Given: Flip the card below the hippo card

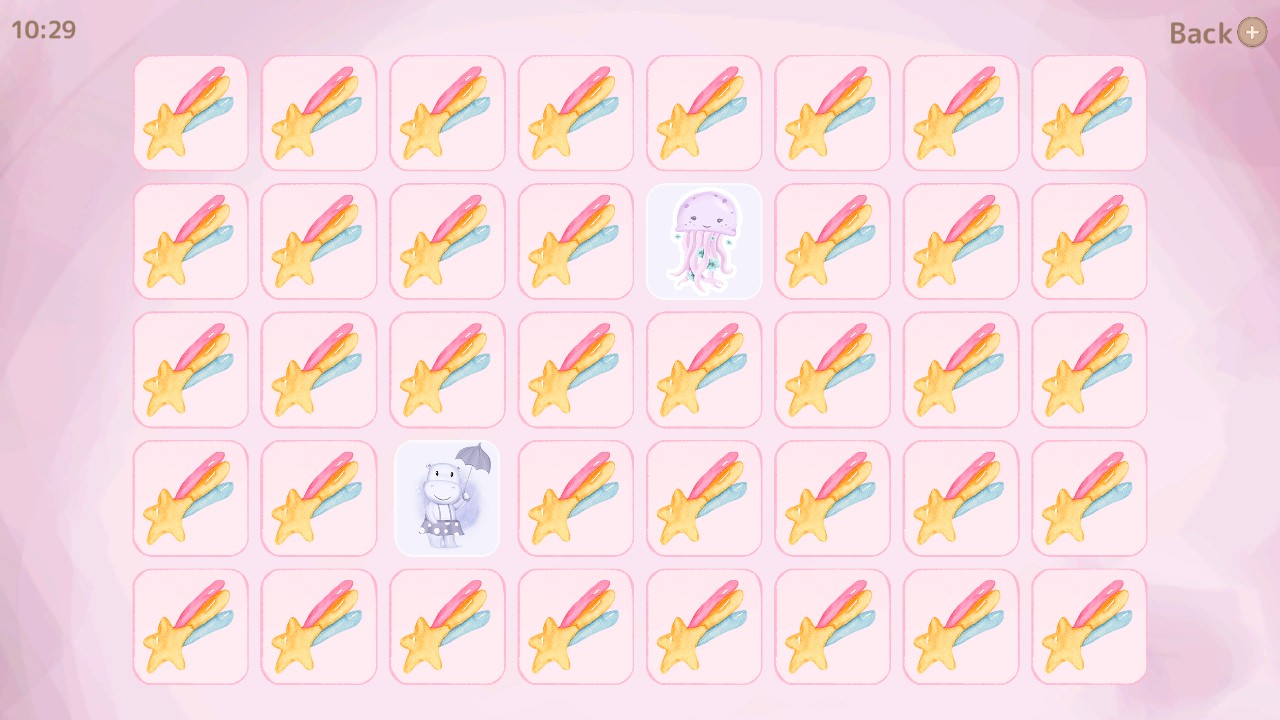Looking at the screenshot, I should click(x=447, y=625).
